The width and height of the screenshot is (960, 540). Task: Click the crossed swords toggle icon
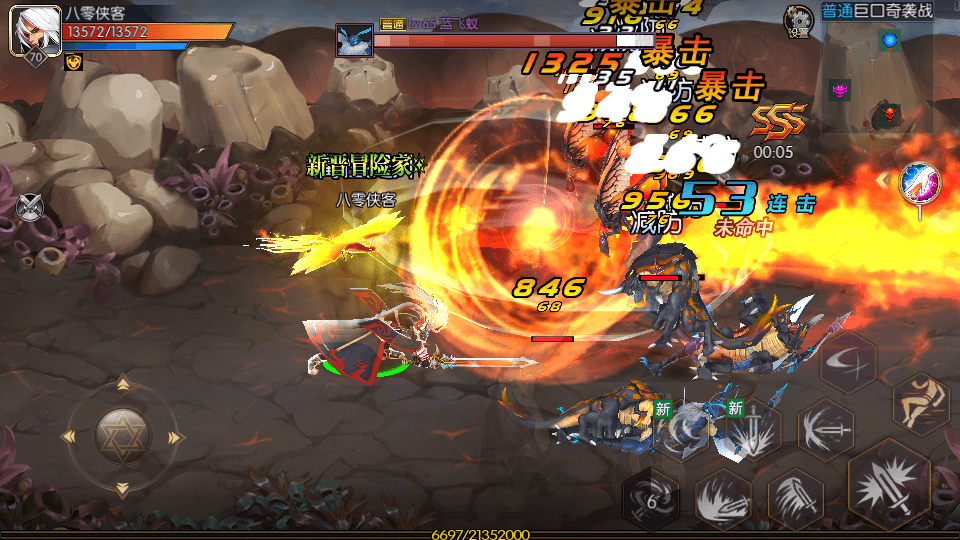(31, 207)
